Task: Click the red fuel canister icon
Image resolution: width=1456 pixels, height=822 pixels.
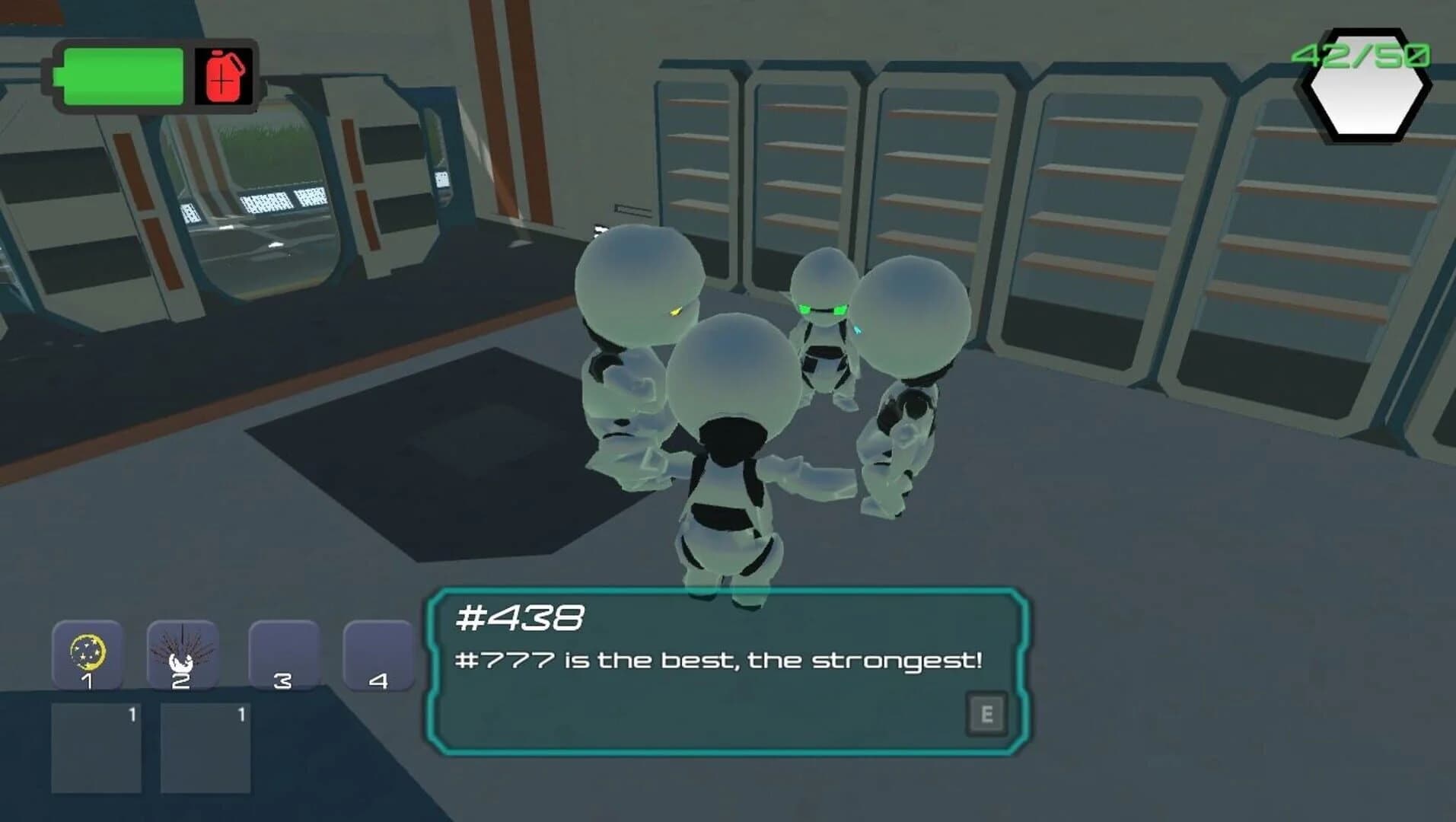Action: pos(224,76)
